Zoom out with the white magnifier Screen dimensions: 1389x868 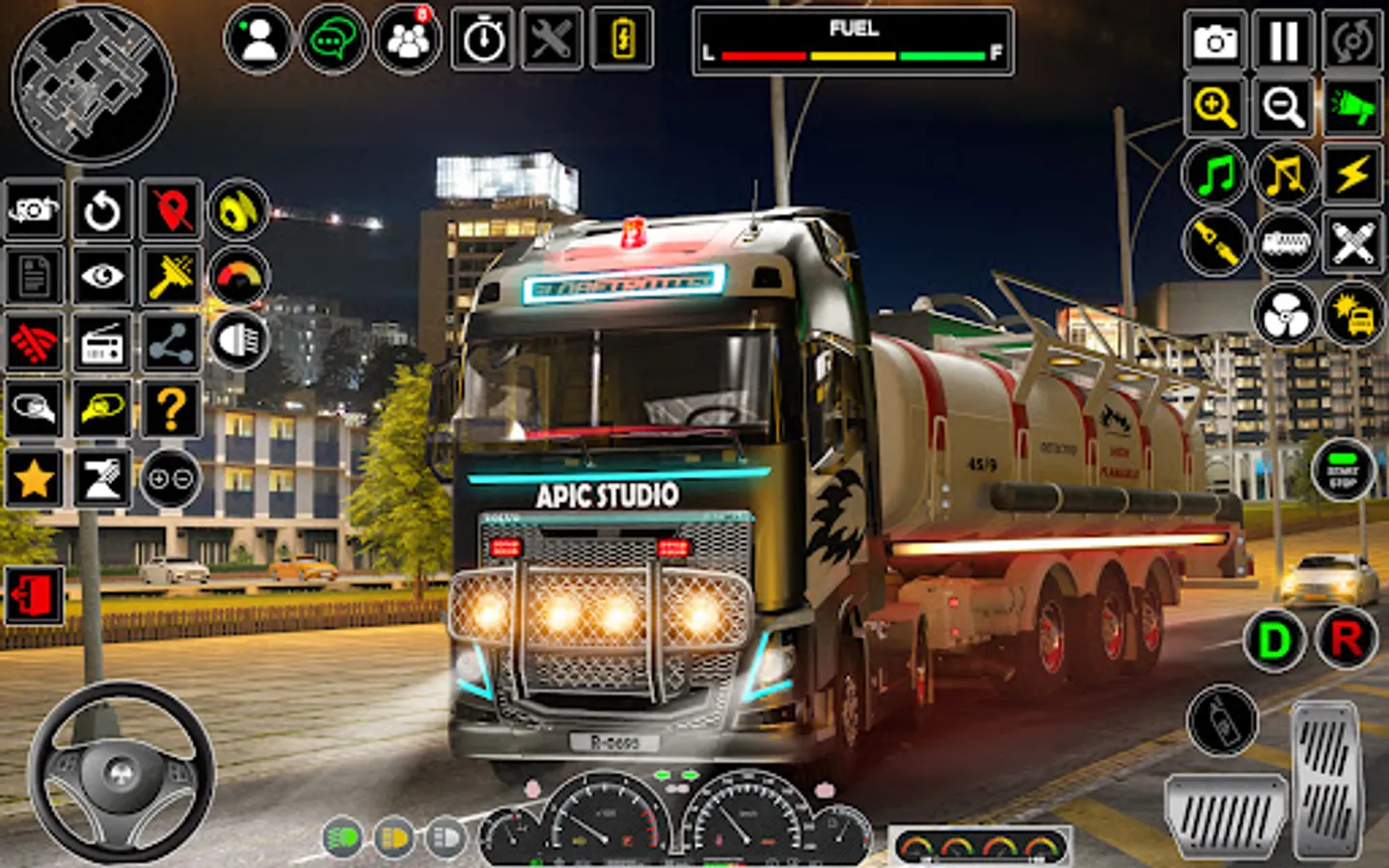coord(1283,106)
